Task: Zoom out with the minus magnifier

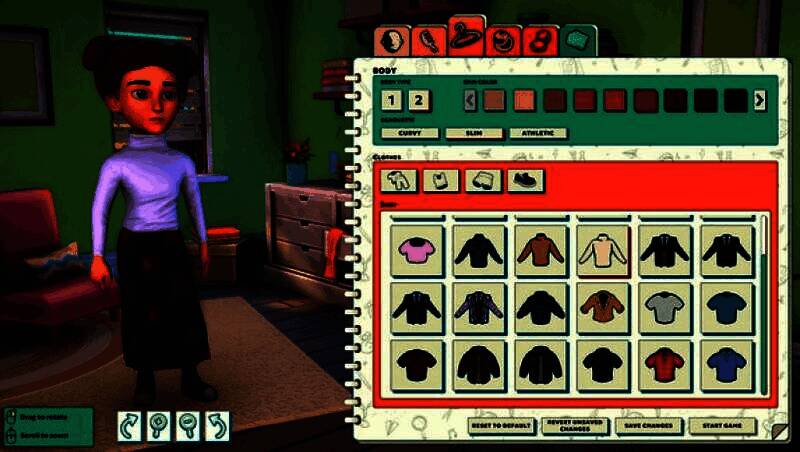Action: tap(189, 426)
